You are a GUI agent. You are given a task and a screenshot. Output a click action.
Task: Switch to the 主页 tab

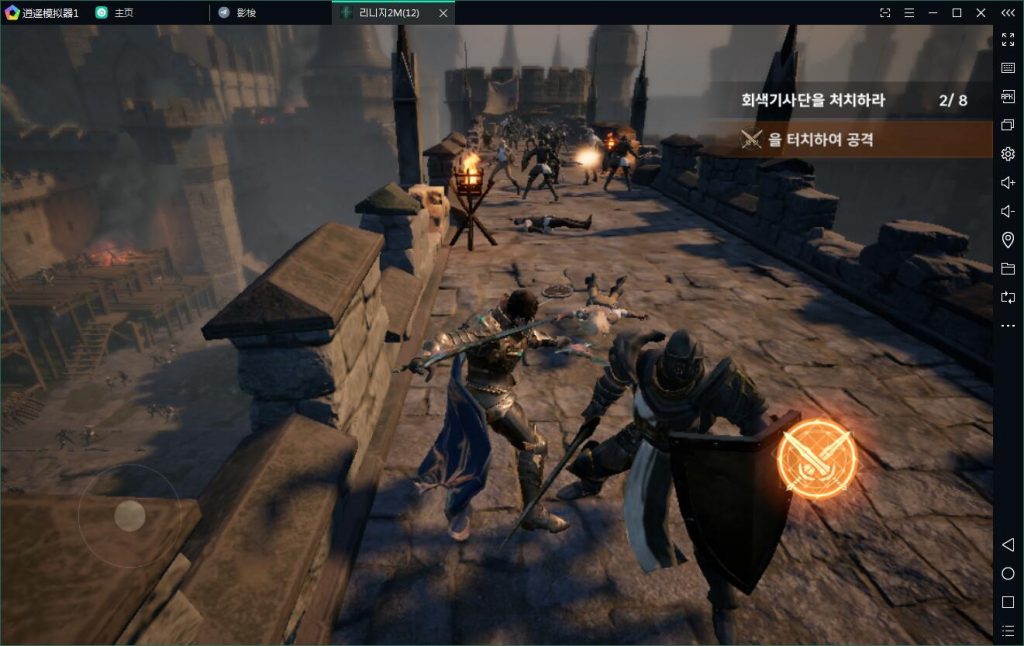(x=124, y=13)
